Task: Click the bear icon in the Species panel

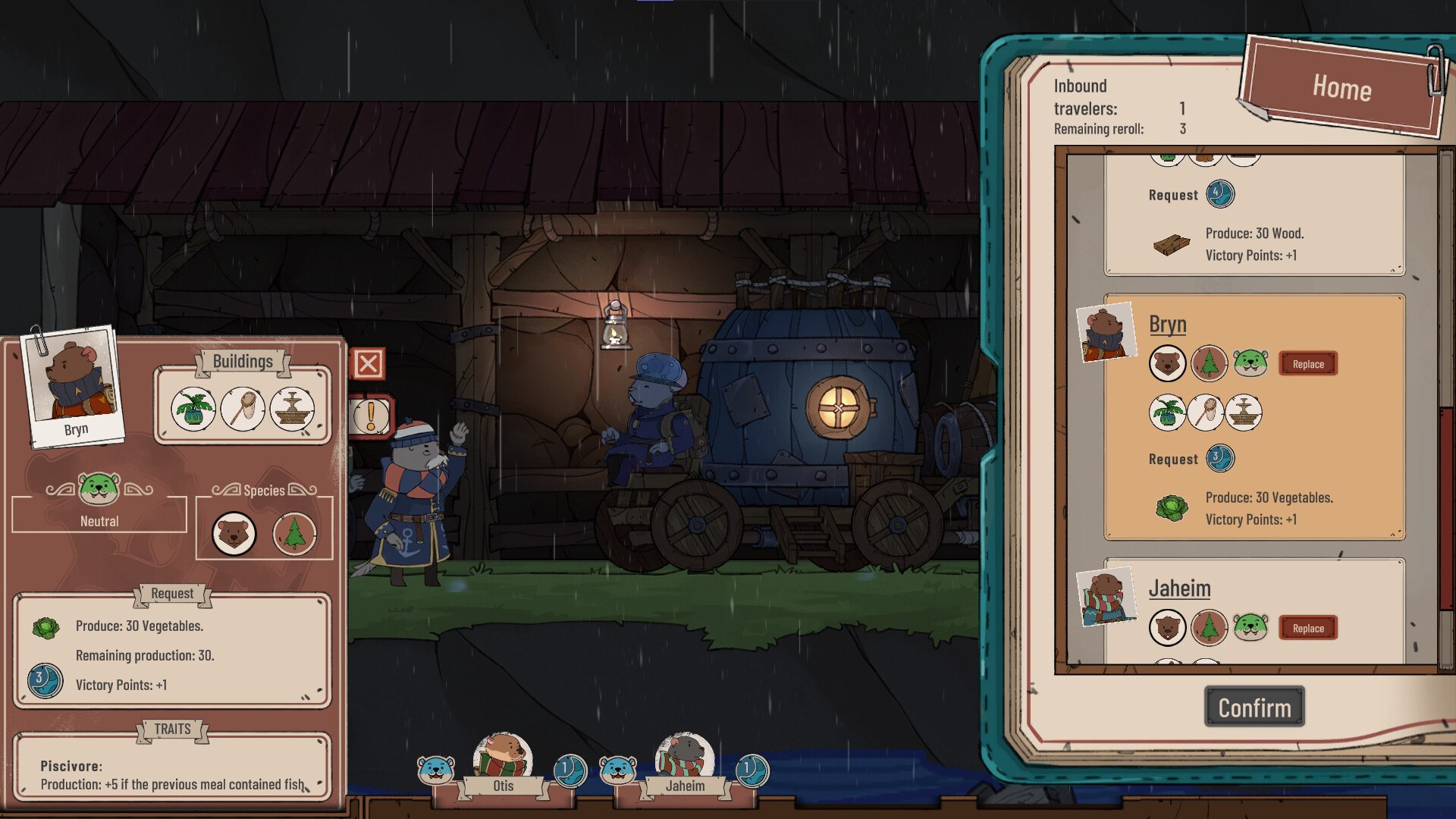Action: point(233,534)
